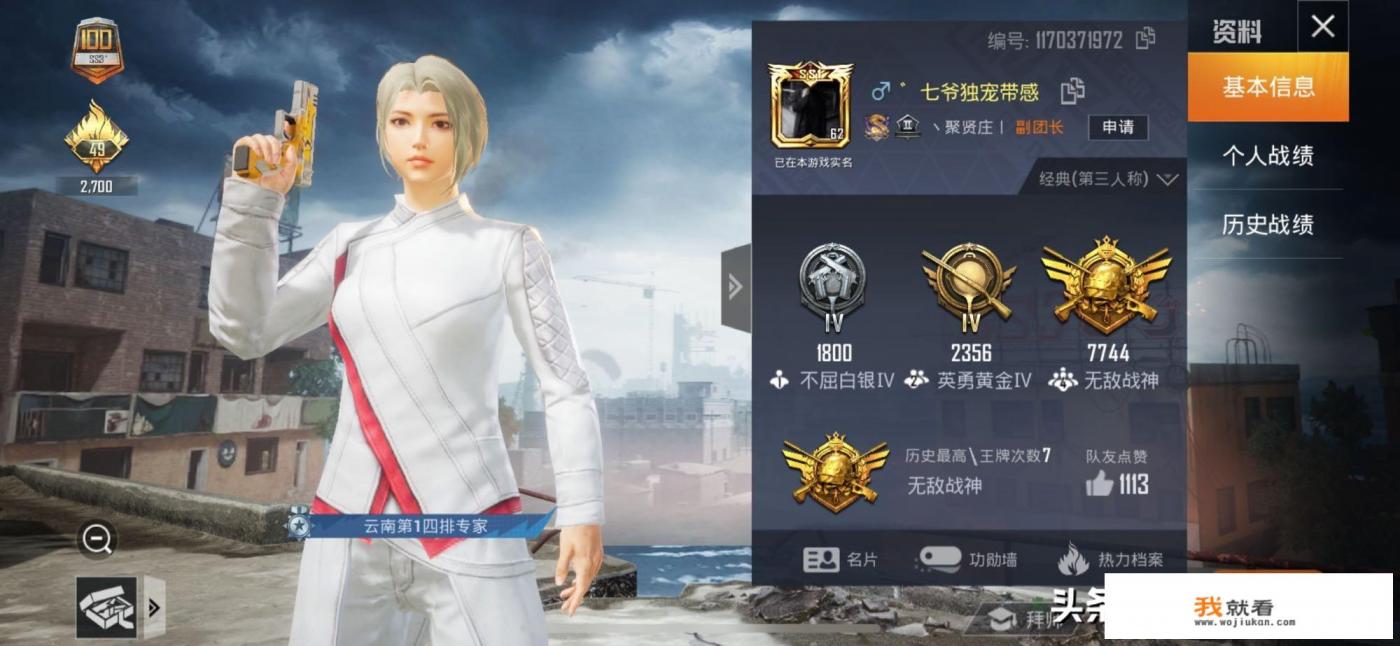1400x646 pixels.
Task: Open the 个人战绩 tab
Action: pyautogui.click(x=1267, y=156)
